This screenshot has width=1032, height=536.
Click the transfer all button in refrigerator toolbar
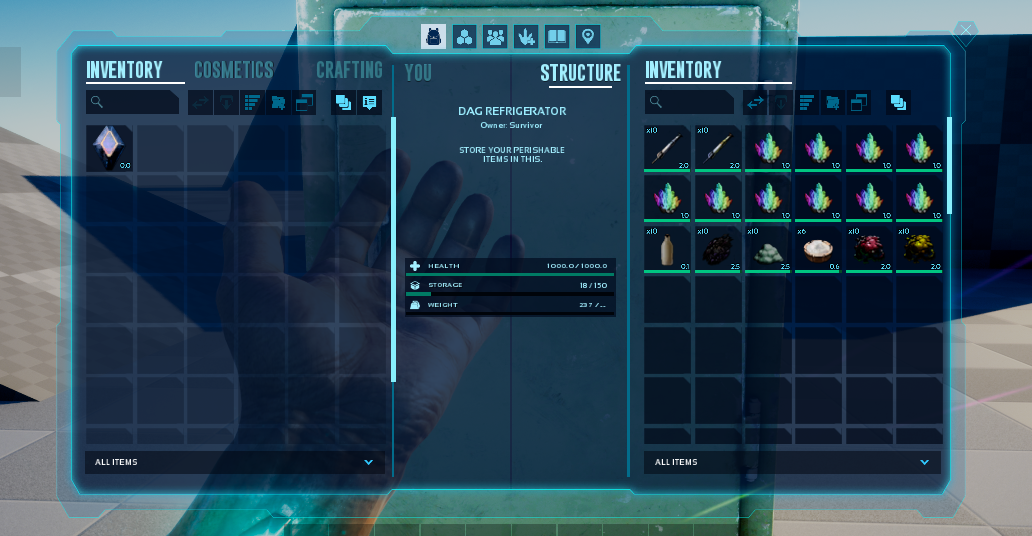tap(754, 102)
